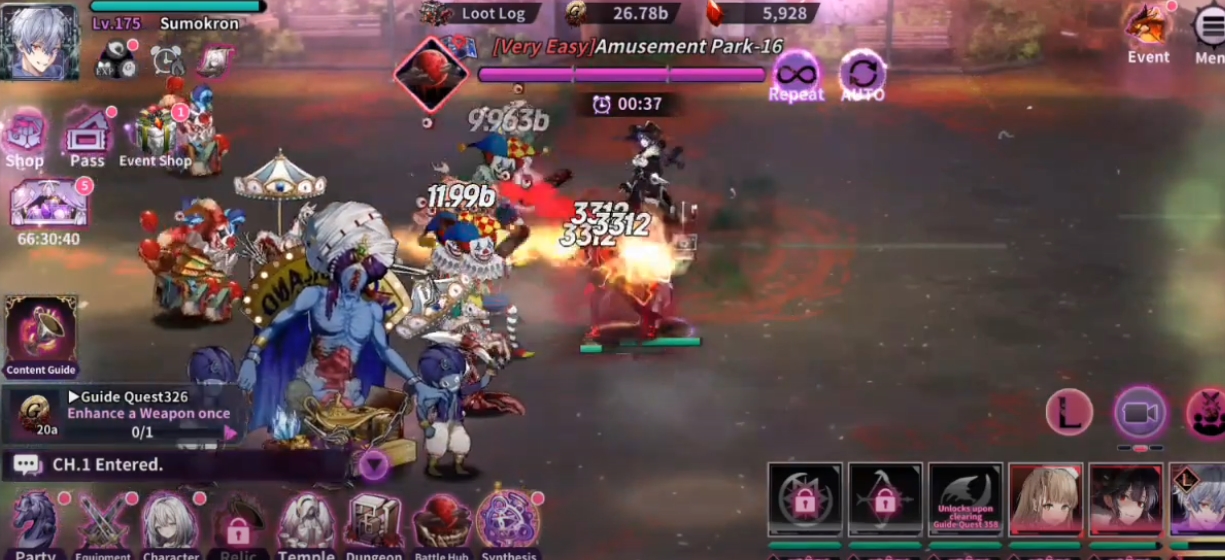Viewport: 1225px width, 560px height.
Task: Click the purple video camera button
Action: coord(1140,412)
